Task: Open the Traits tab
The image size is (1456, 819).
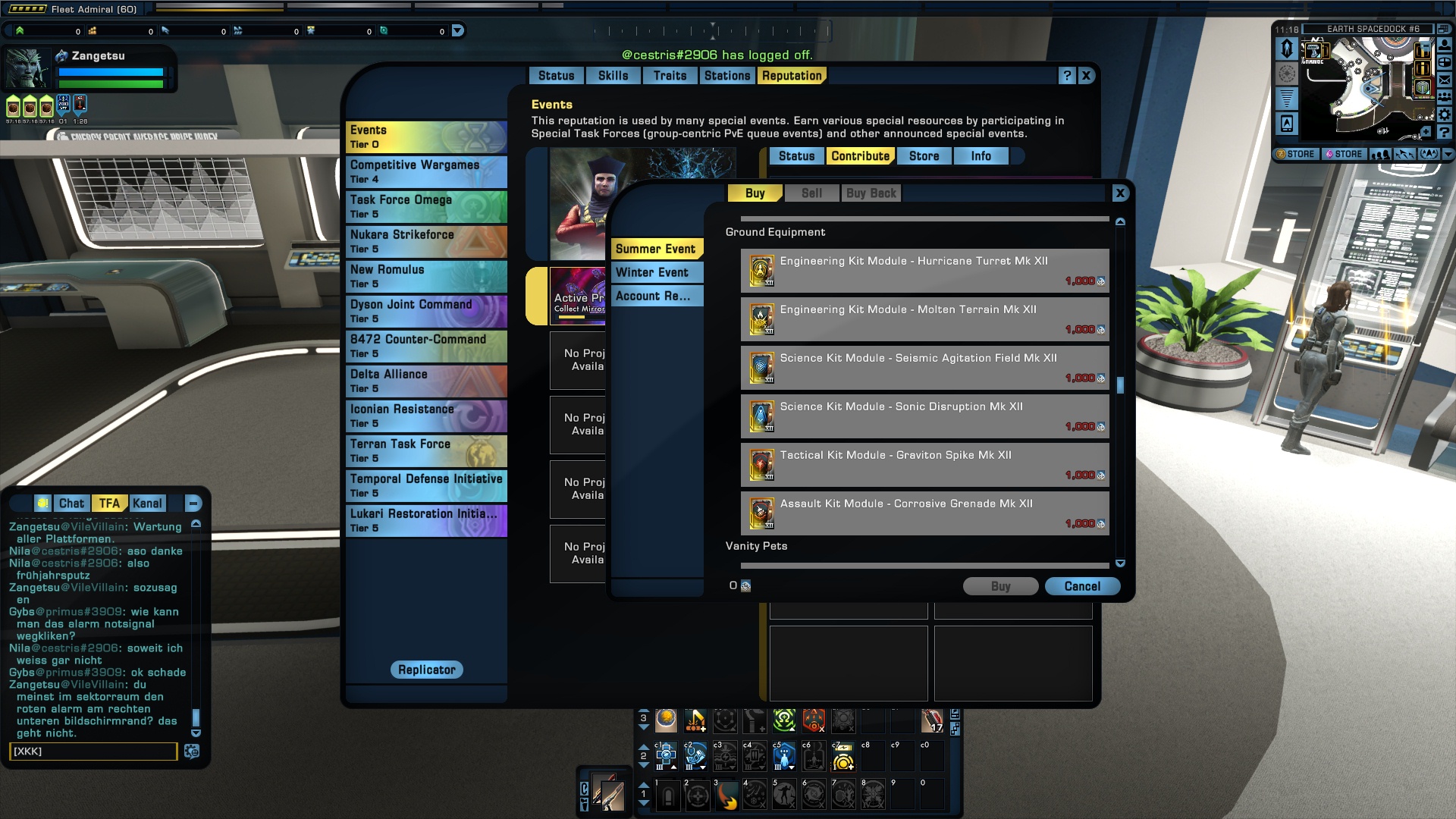Action: (x=670, y=76)
